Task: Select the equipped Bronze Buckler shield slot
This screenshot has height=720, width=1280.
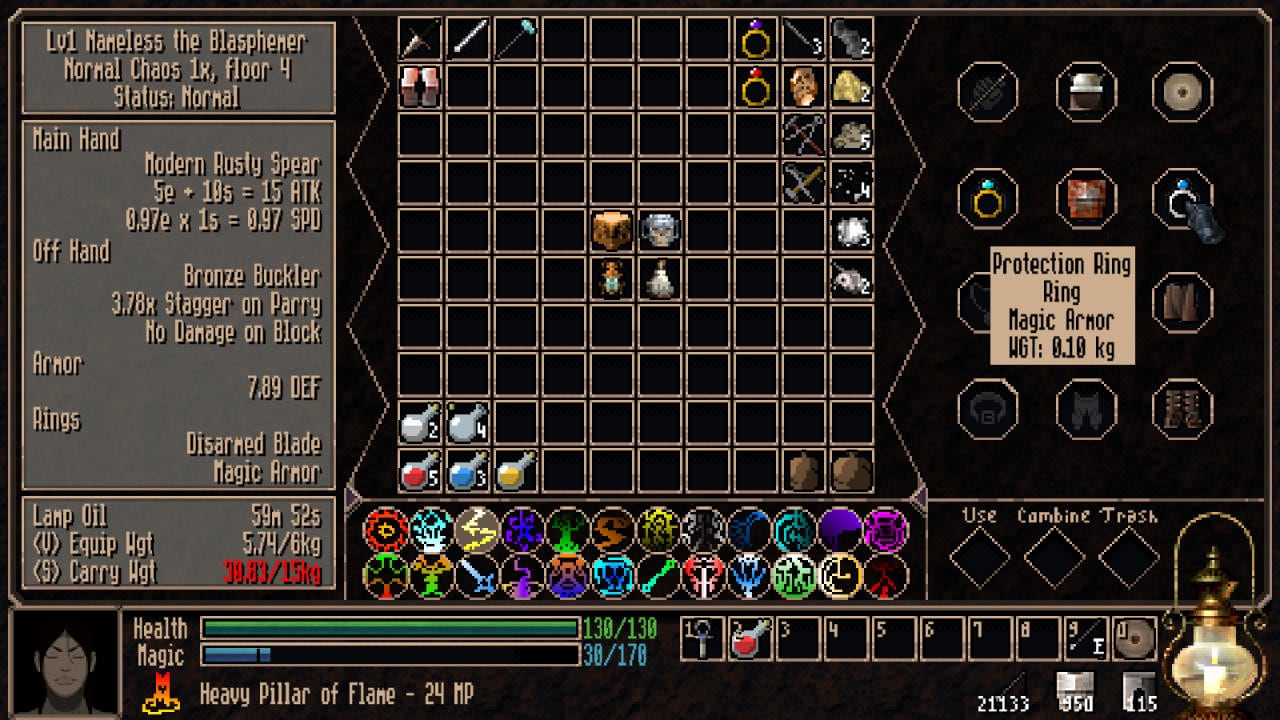Action: 1182,92
